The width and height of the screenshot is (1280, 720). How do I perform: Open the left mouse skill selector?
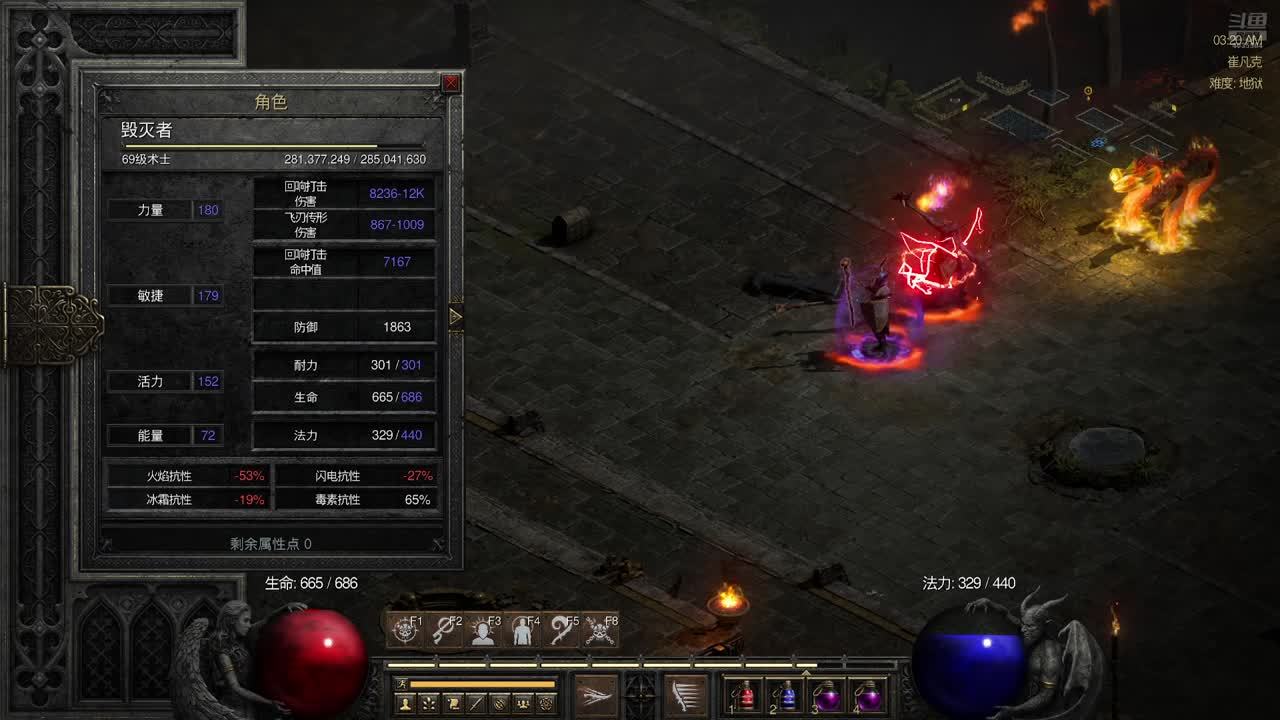pos(596,694)
